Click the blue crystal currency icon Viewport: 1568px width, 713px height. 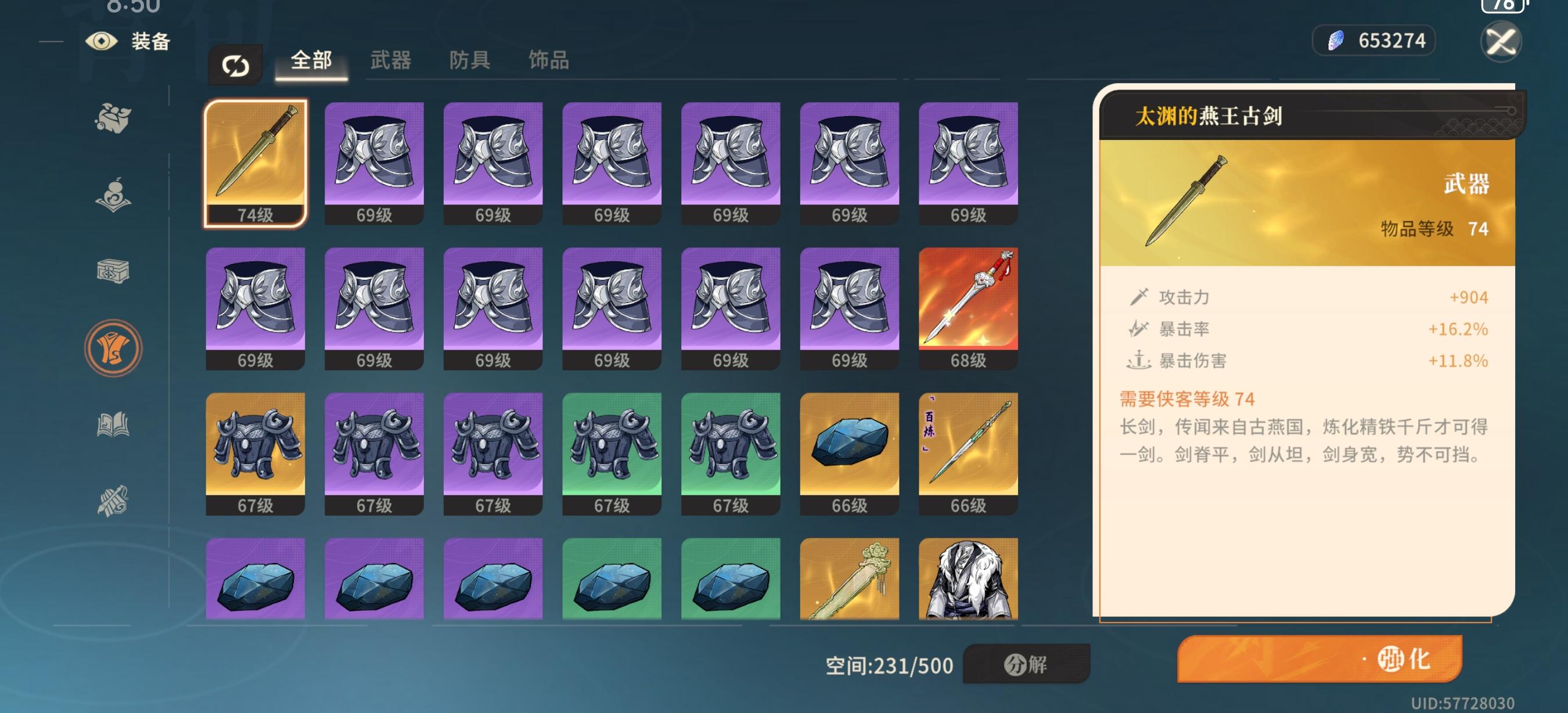tap(1336, 40)
